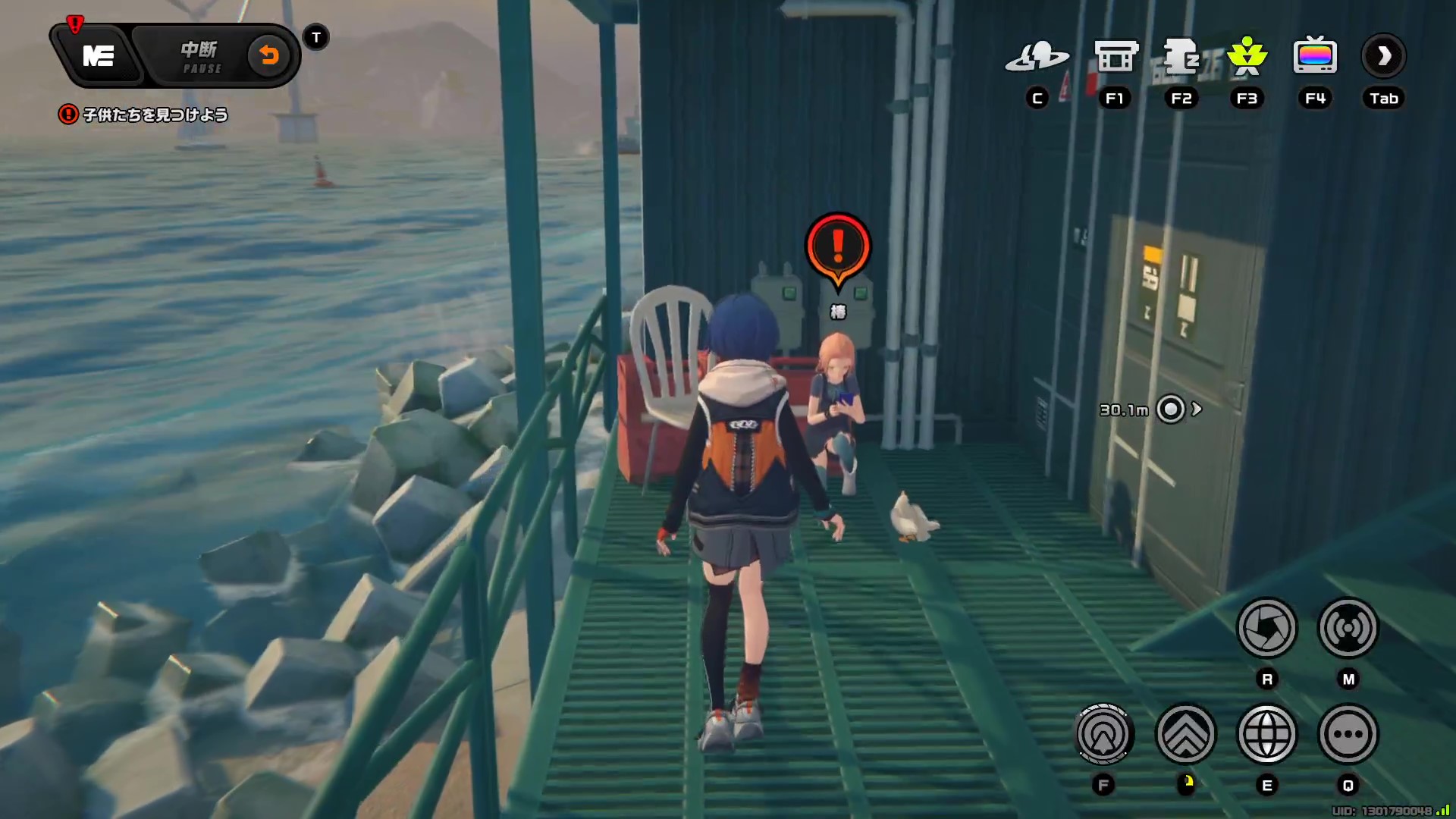
Task: Click the exclamation quest marker above the NPC
Action: tap(838, 247)
